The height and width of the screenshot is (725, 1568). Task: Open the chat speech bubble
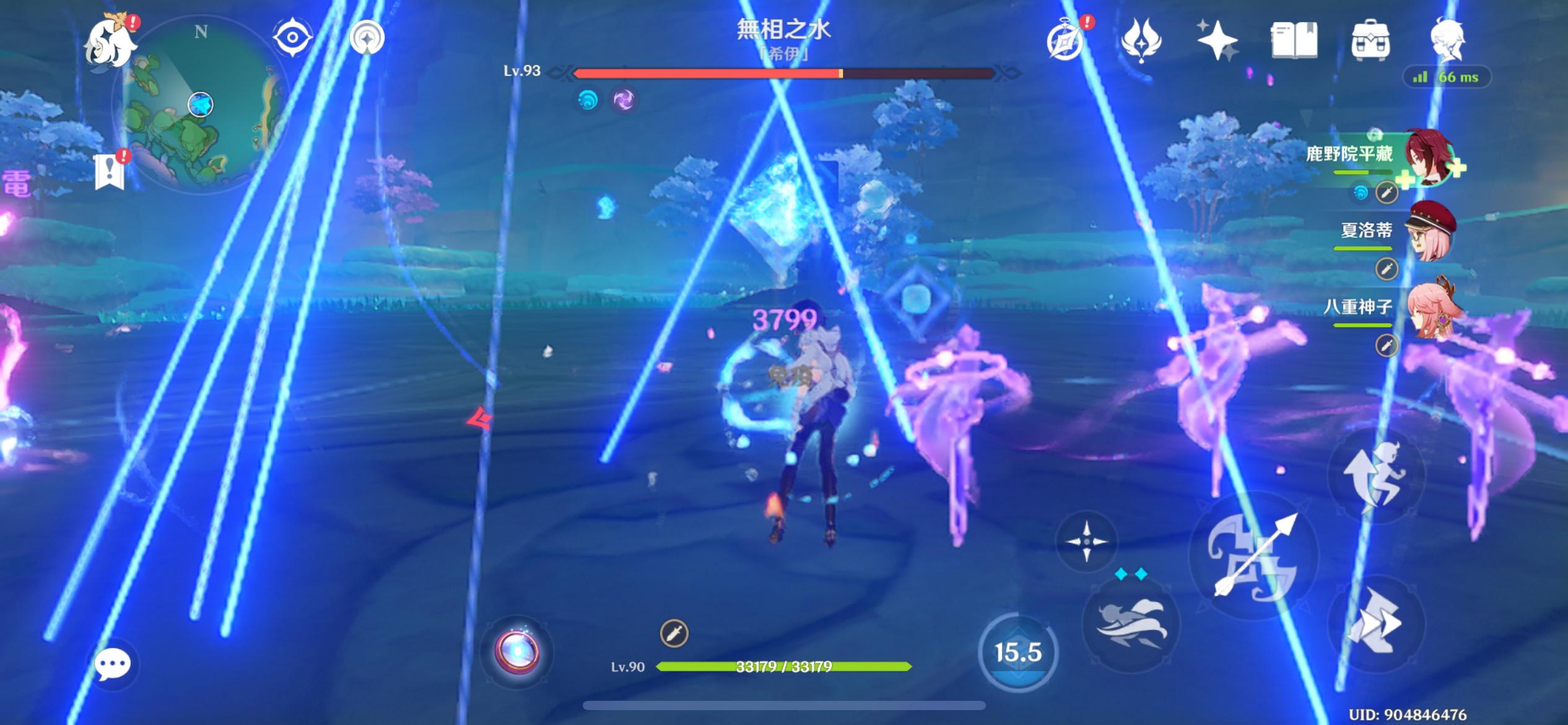coord(112,665)
